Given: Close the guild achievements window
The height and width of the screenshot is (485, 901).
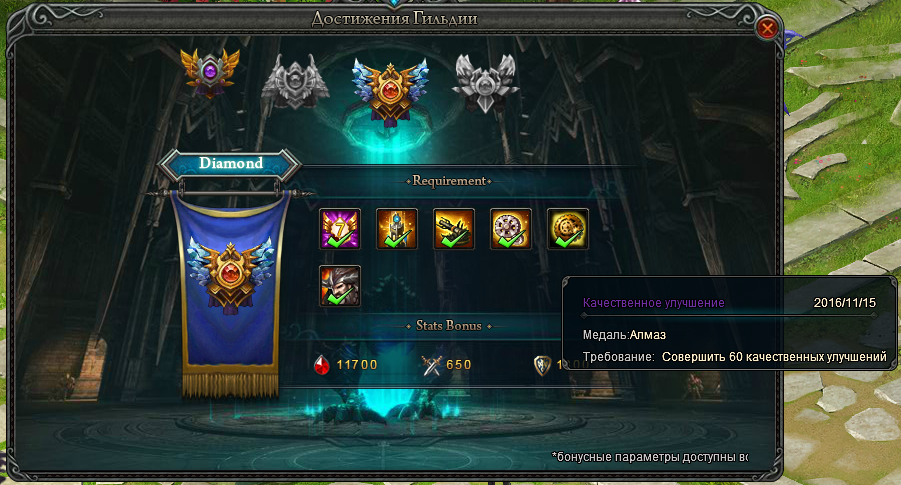Looking at the screenshot, I should coord(768,28).
